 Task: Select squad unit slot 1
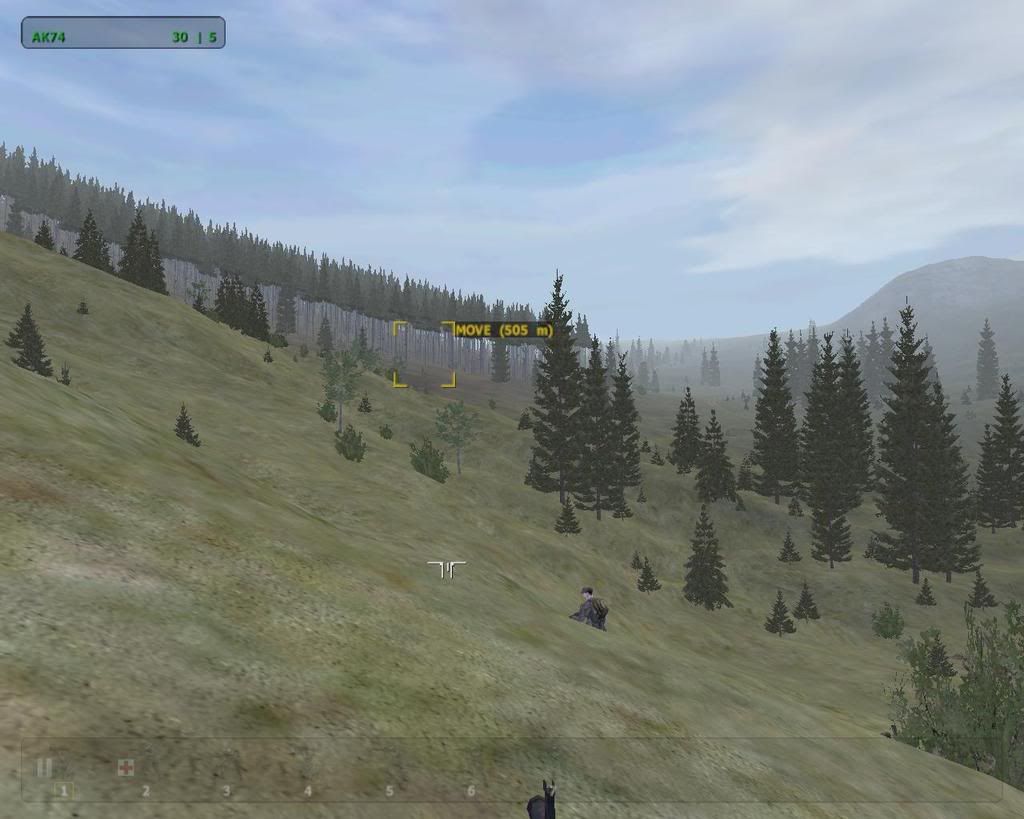(63, 791)
